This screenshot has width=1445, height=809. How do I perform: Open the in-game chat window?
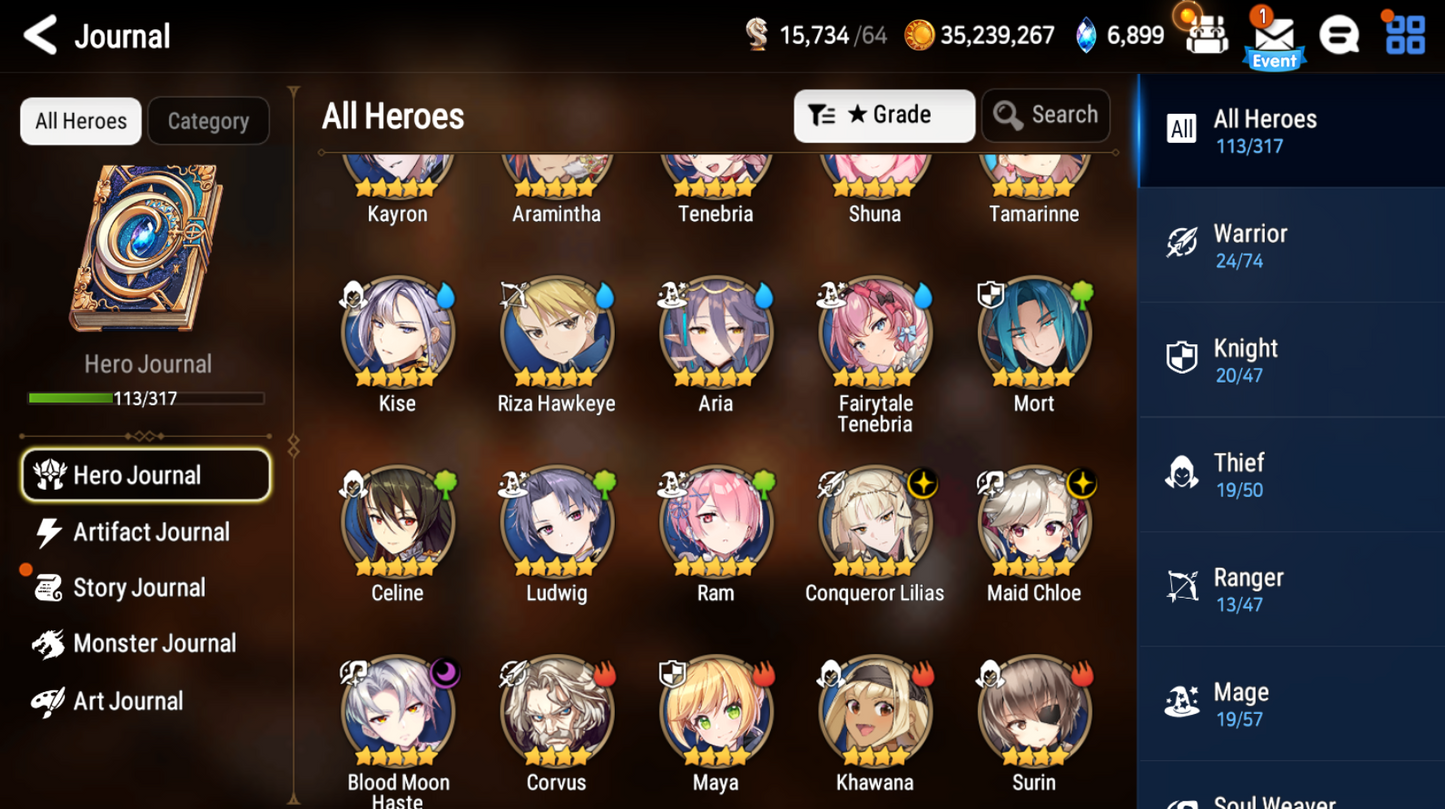[x=1339, y=34]
